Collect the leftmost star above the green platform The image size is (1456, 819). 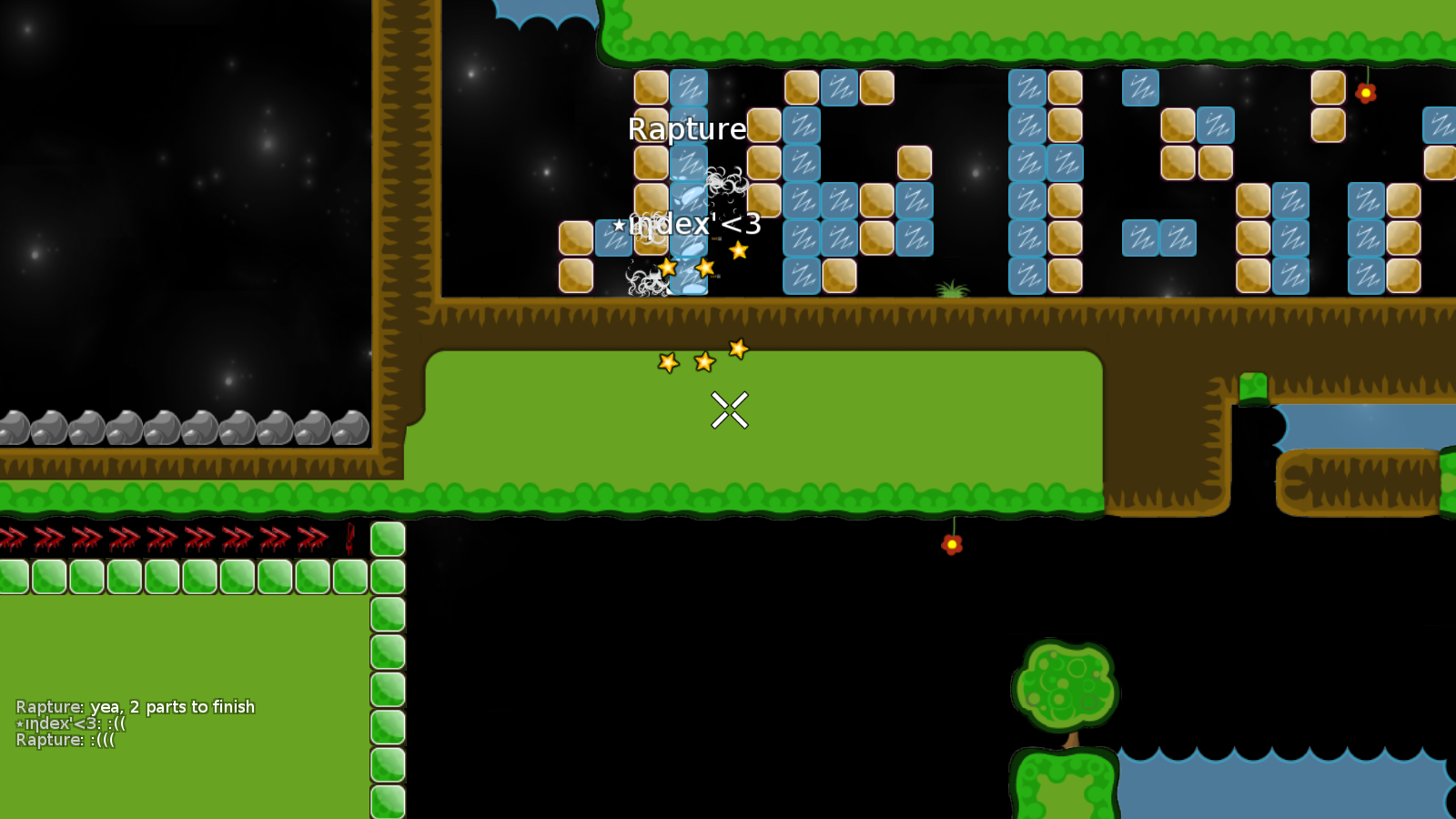(667, 362)
